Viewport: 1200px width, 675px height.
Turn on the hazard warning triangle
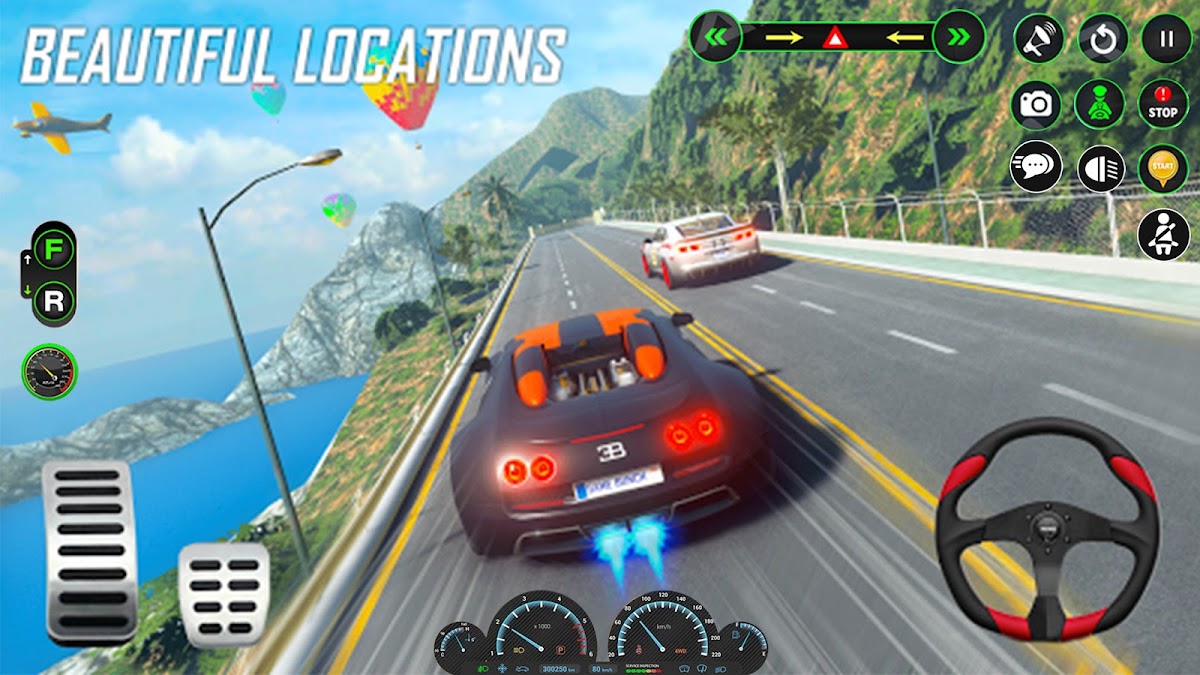[x=833, y=39]
